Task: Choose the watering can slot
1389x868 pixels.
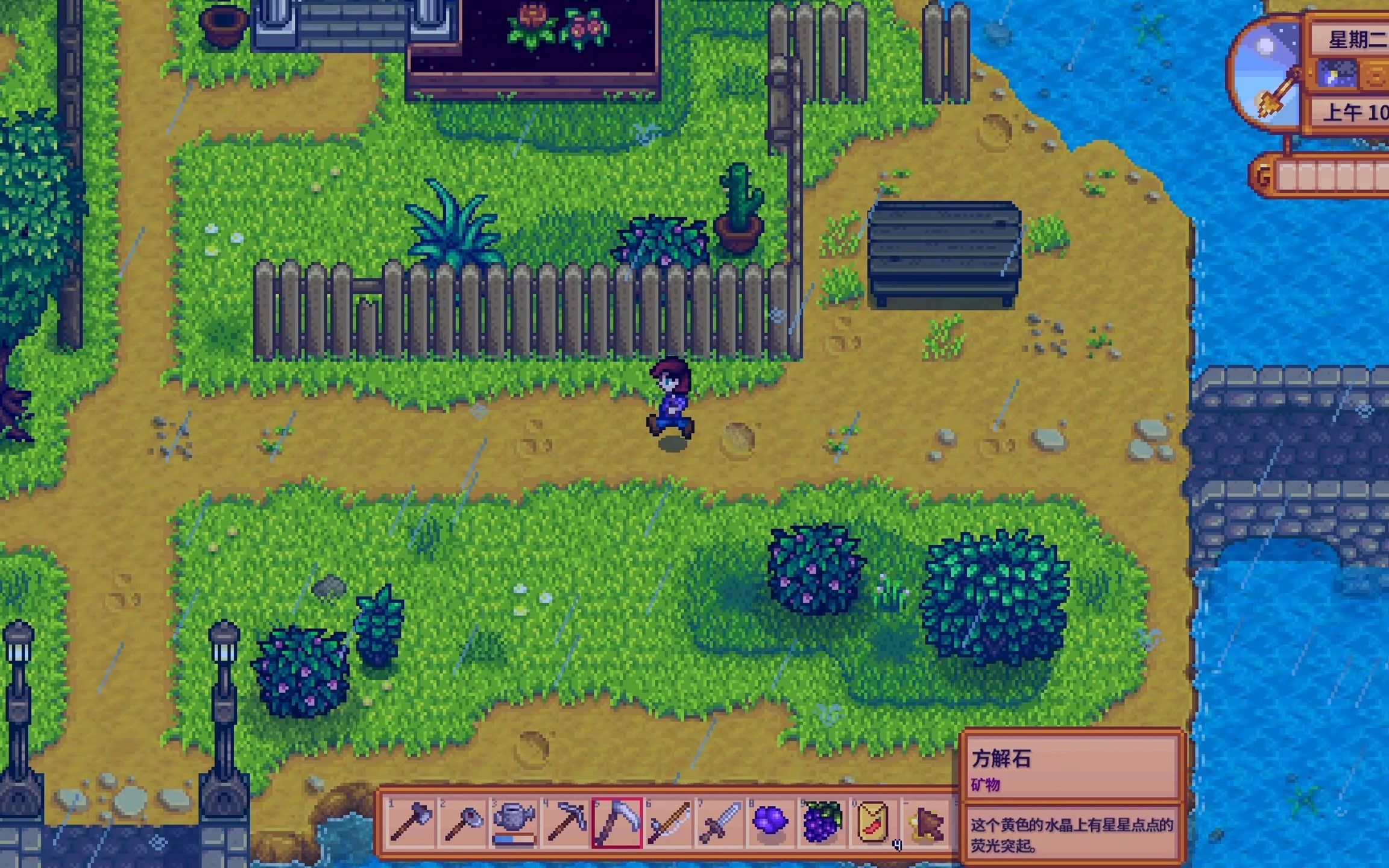Action: click(514, 822)
